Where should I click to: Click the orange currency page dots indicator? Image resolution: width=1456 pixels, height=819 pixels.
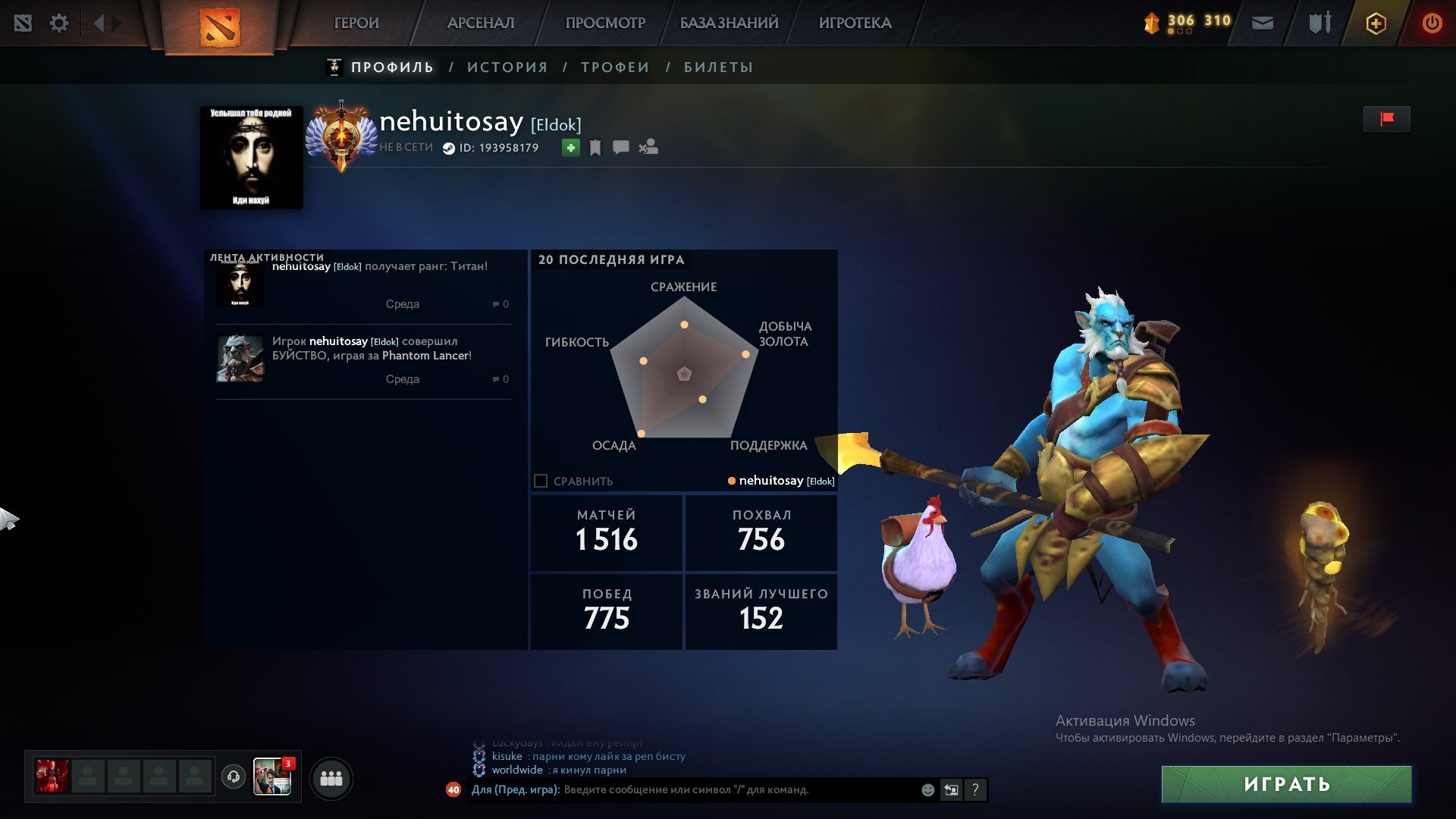[1181, 32]
